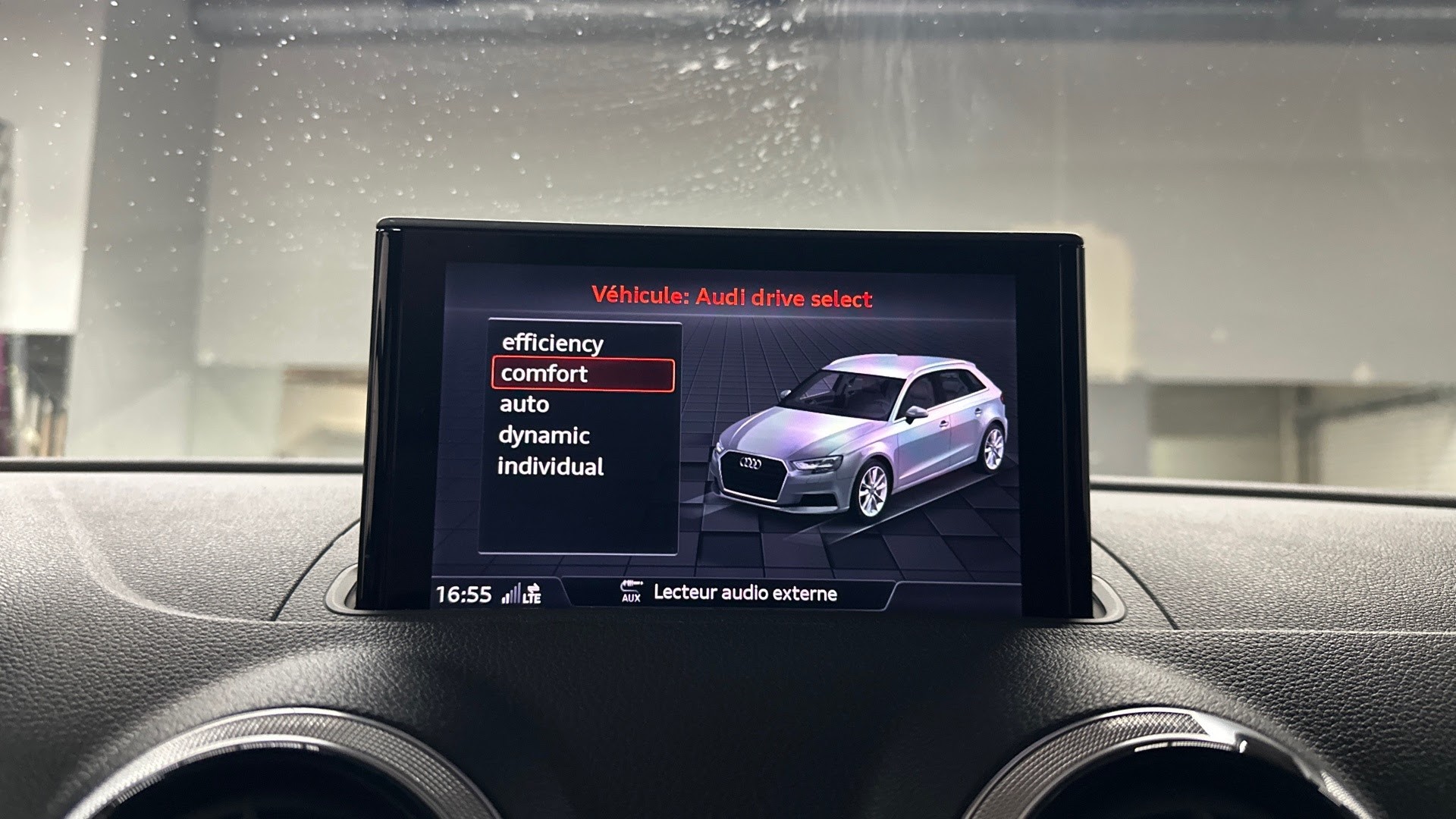Open the individual drive mode
The width and height of the screenshot is (1456, 819).
(x=551, y=467)
